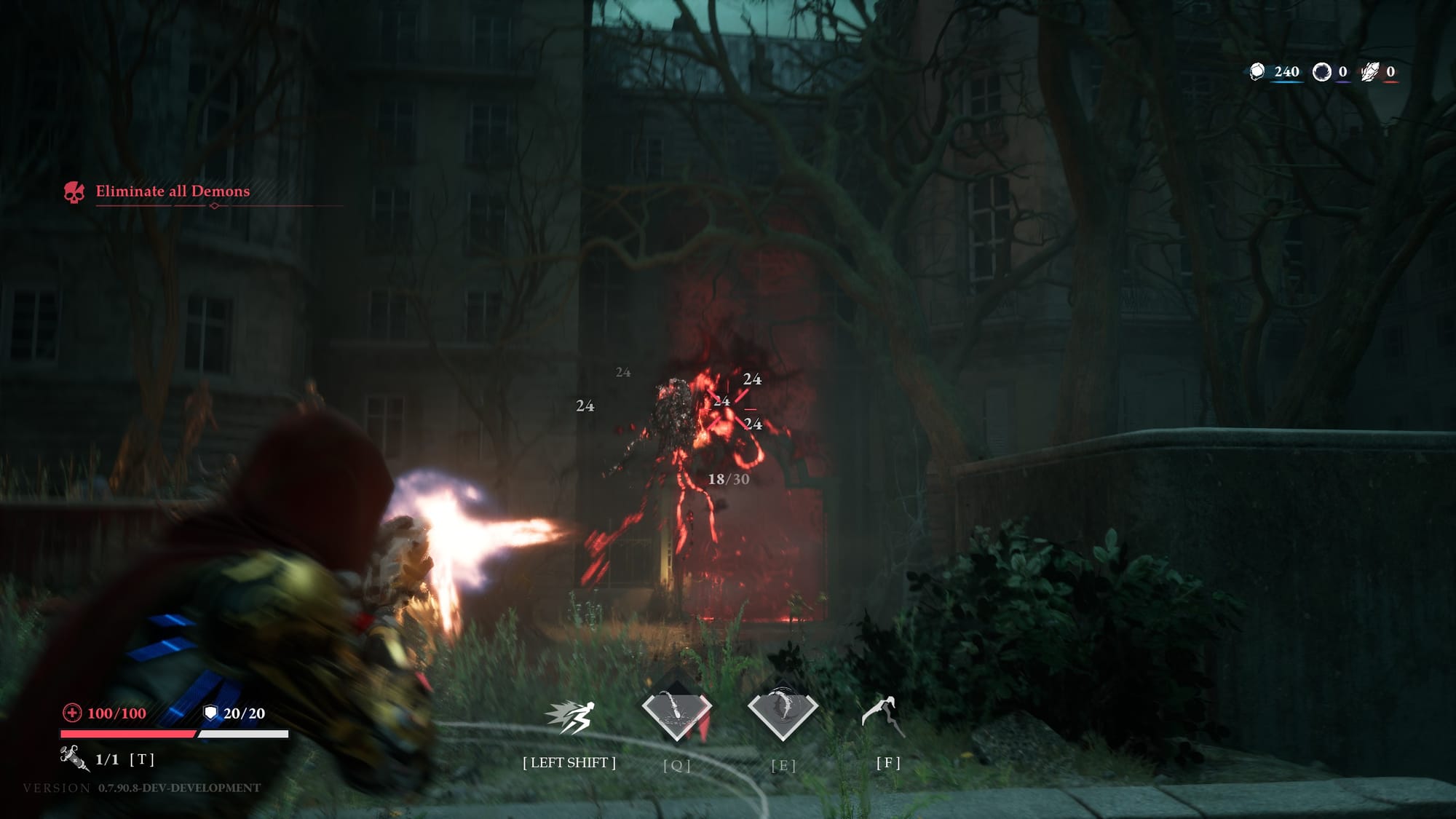Click the red skull objective icon
Viewport: 1456px width, 819px height.
point(74,192)
